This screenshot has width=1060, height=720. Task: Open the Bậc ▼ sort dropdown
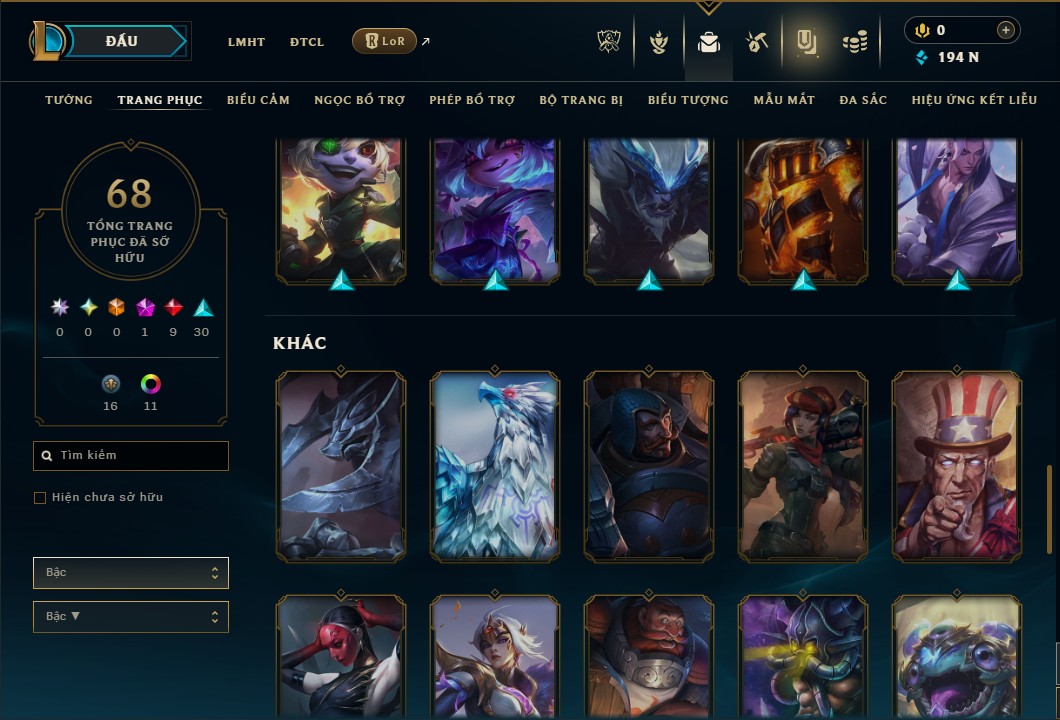tap(131, 617)
